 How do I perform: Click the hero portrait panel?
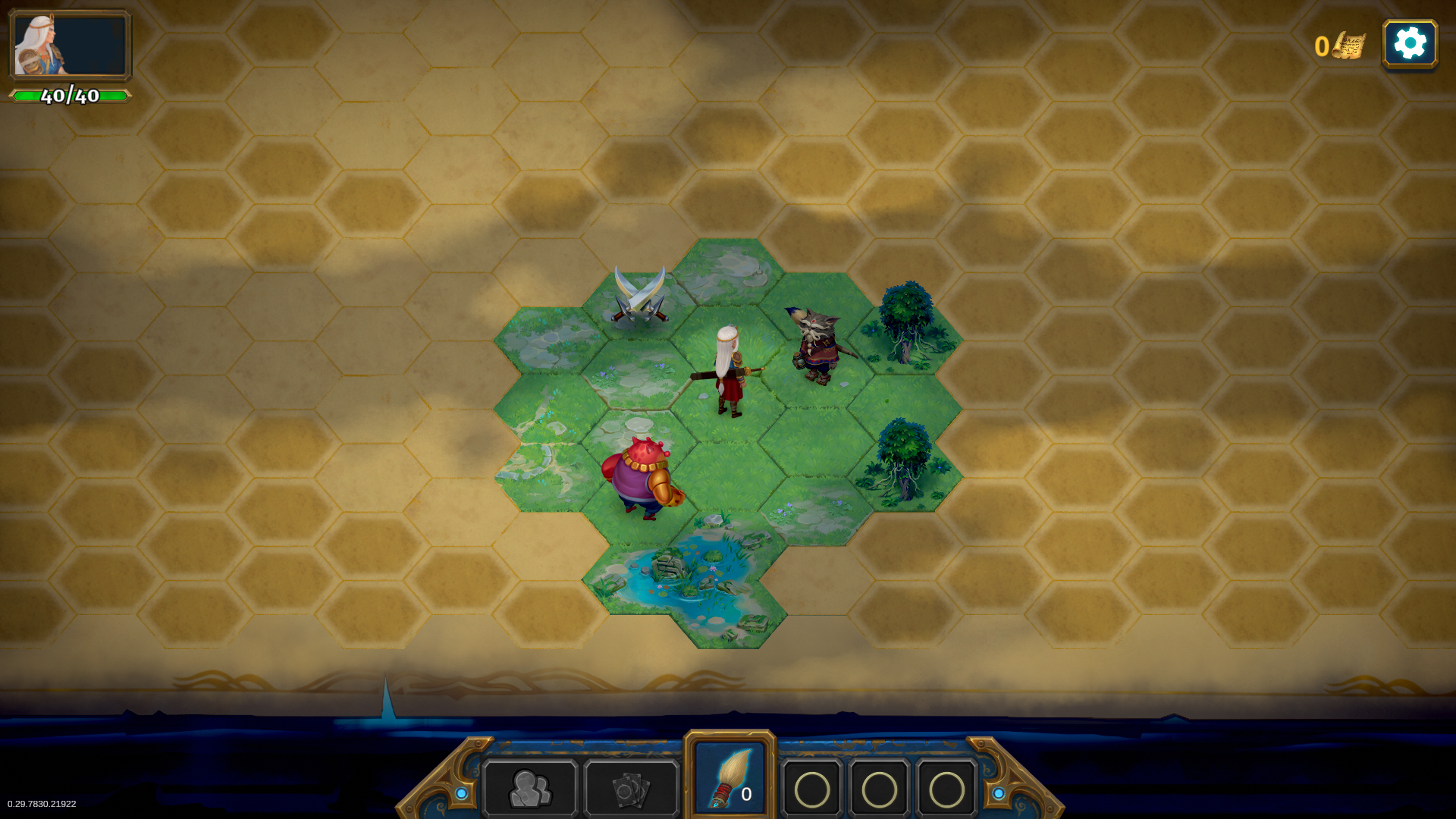coord(70,45)
